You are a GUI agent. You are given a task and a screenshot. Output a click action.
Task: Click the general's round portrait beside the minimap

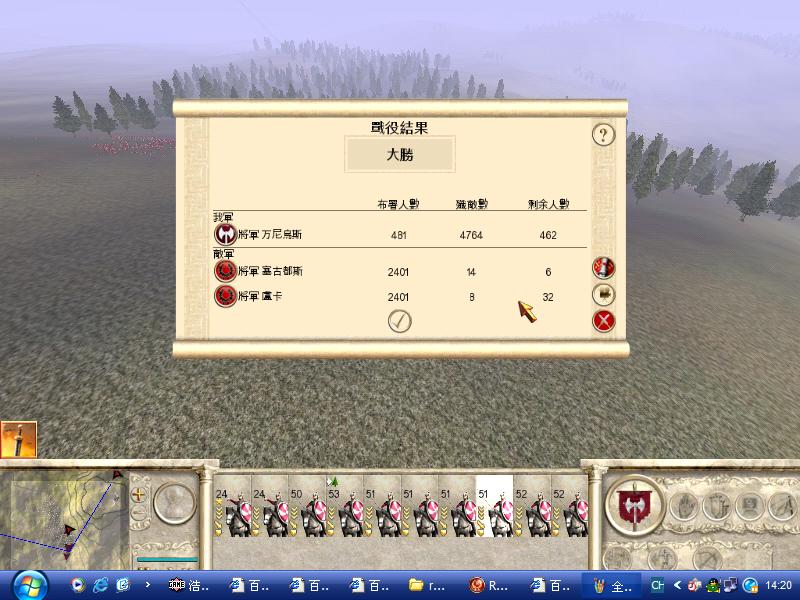click(x=173, y=502)
